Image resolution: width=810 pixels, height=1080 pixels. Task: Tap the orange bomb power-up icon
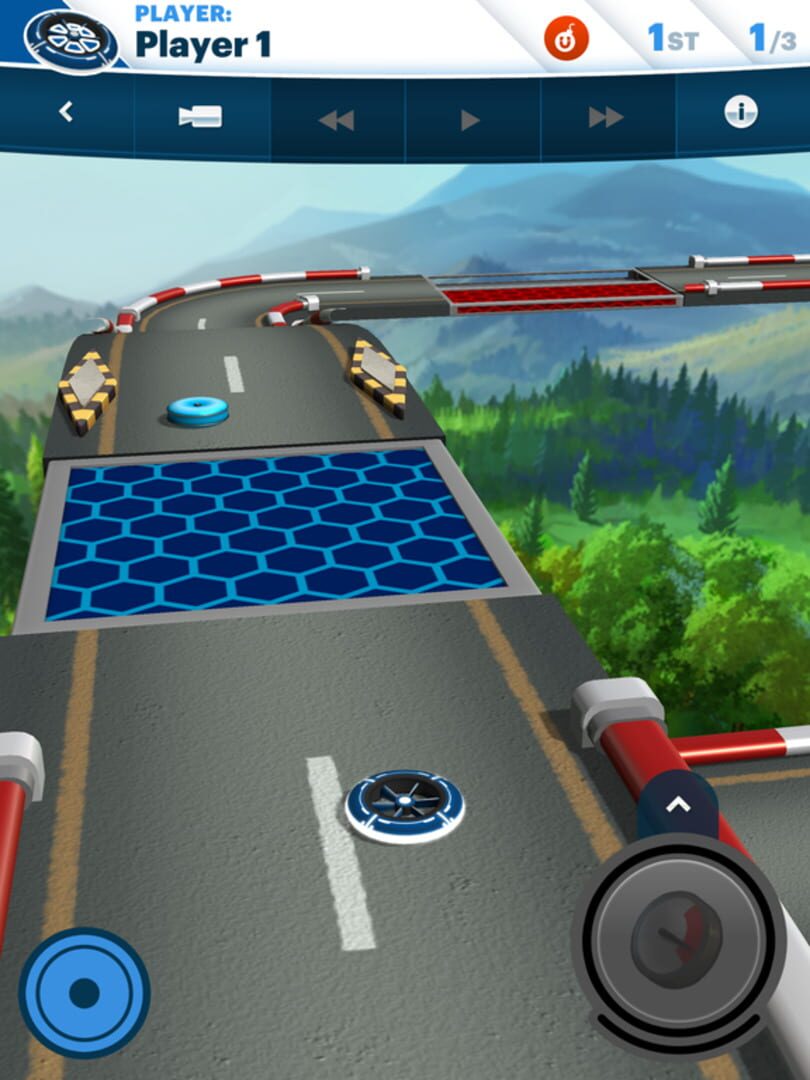[566, 40]
